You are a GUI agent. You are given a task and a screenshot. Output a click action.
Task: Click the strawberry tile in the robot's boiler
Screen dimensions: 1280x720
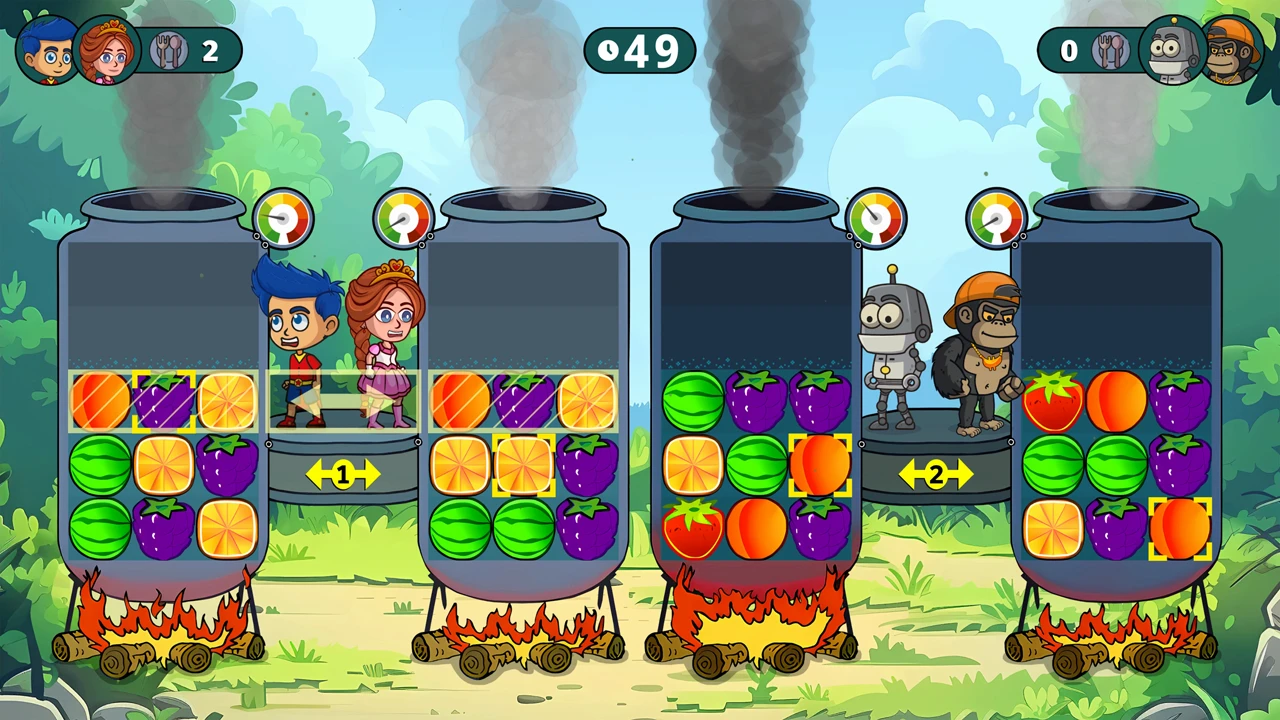693,528
